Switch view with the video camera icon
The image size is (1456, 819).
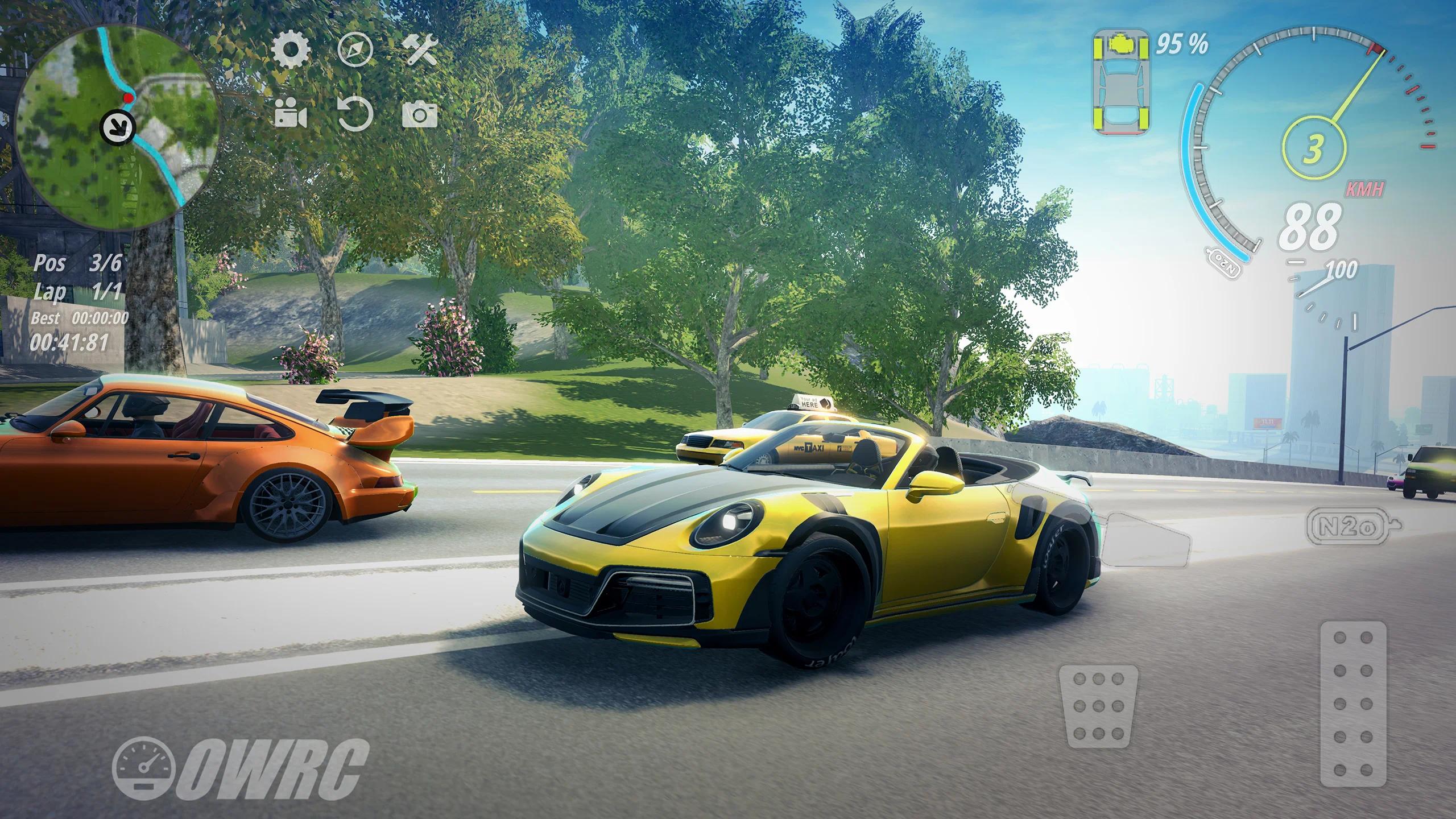click(x=291, y=114)
